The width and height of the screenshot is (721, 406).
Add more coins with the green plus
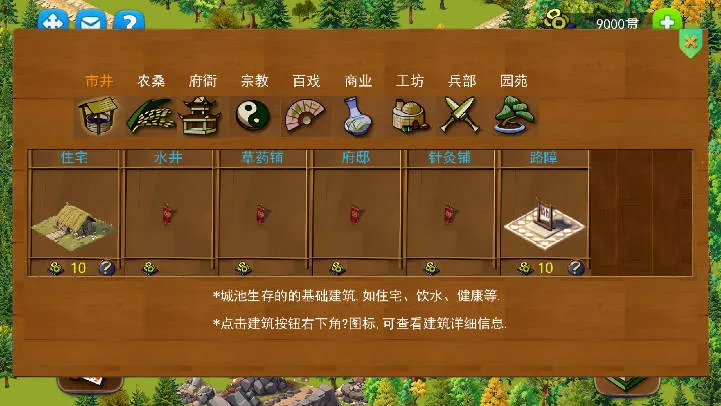(x=666, y=23)
